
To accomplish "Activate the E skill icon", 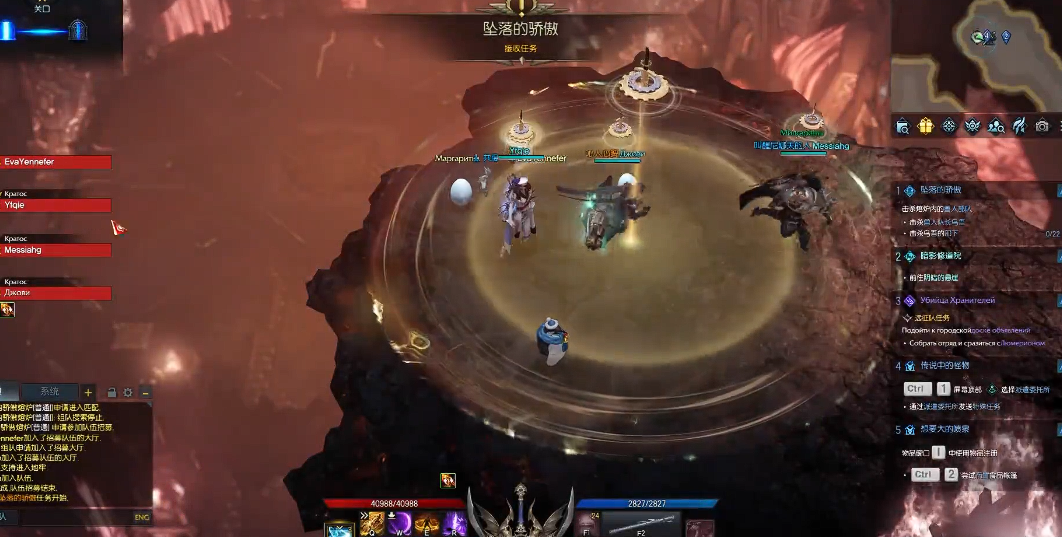I will pyautogui.click(x=427, y=523).
